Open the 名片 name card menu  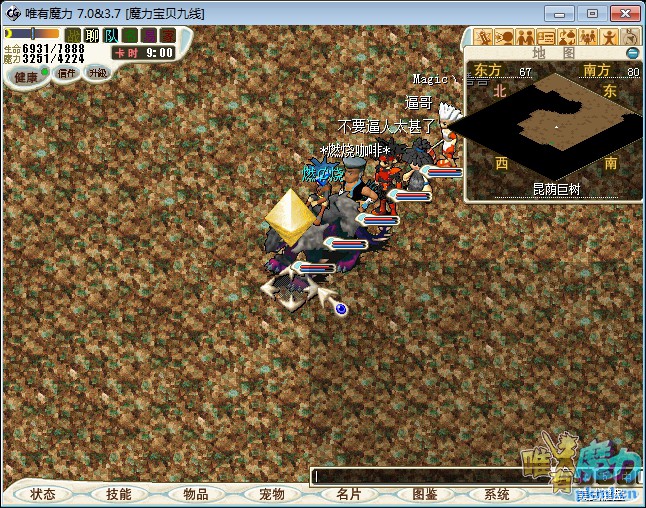[x=348, y=494]
